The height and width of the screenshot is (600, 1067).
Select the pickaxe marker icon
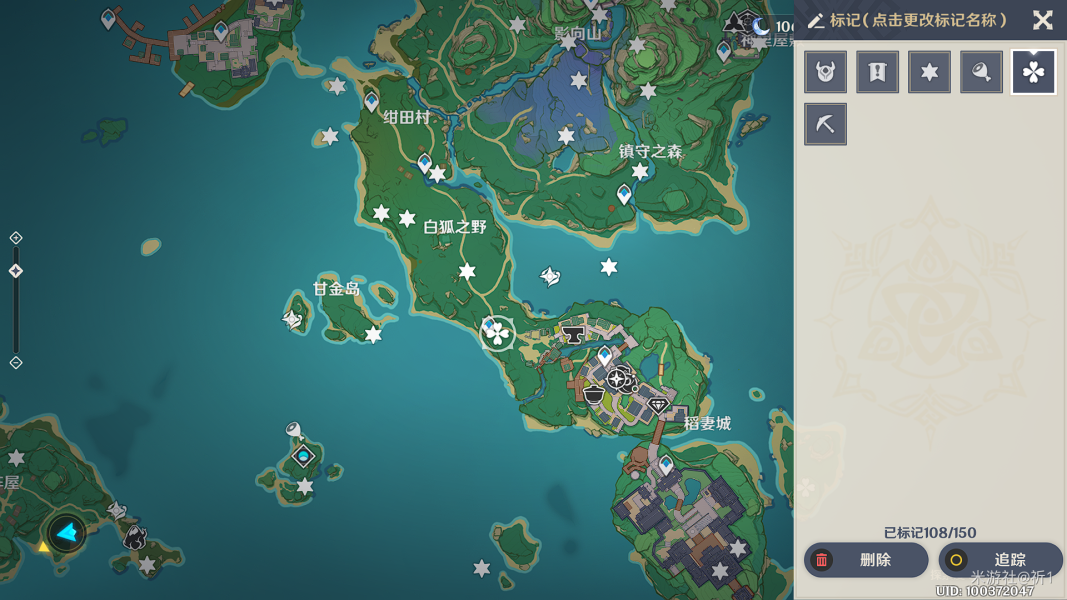[825, 124]
